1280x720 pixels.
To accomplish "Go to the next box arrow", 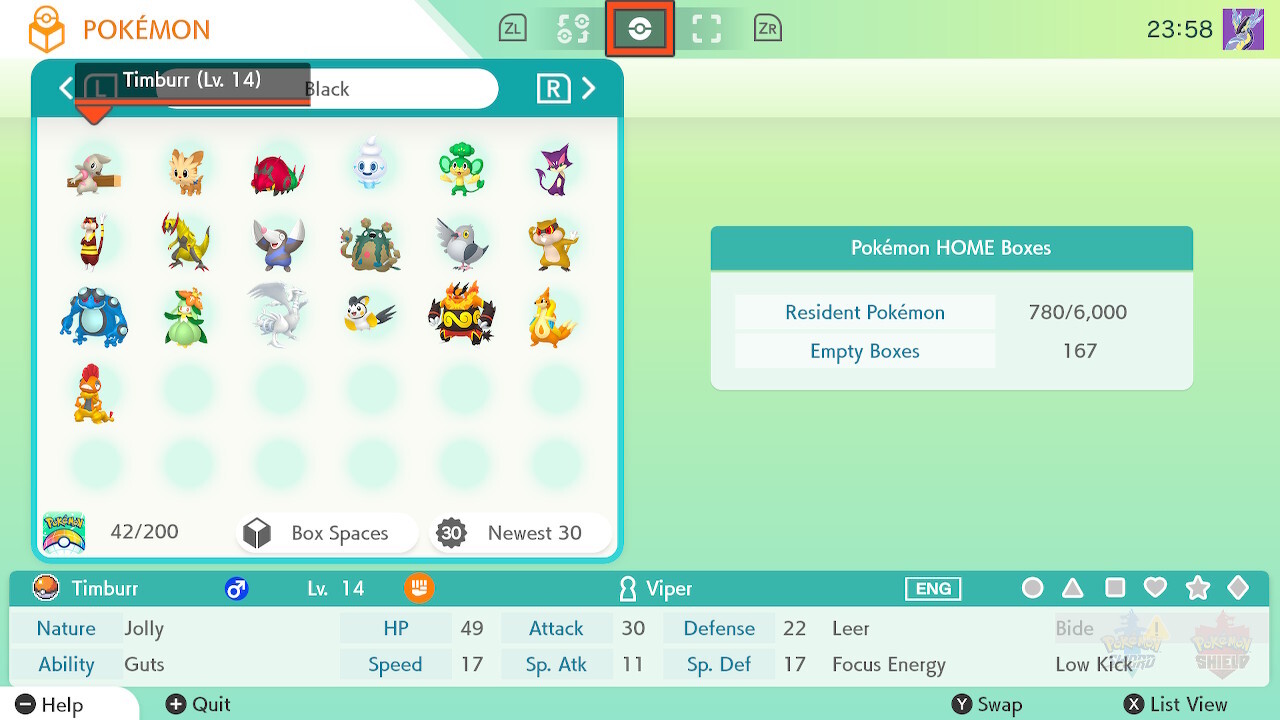I will (x=589, y=89).
